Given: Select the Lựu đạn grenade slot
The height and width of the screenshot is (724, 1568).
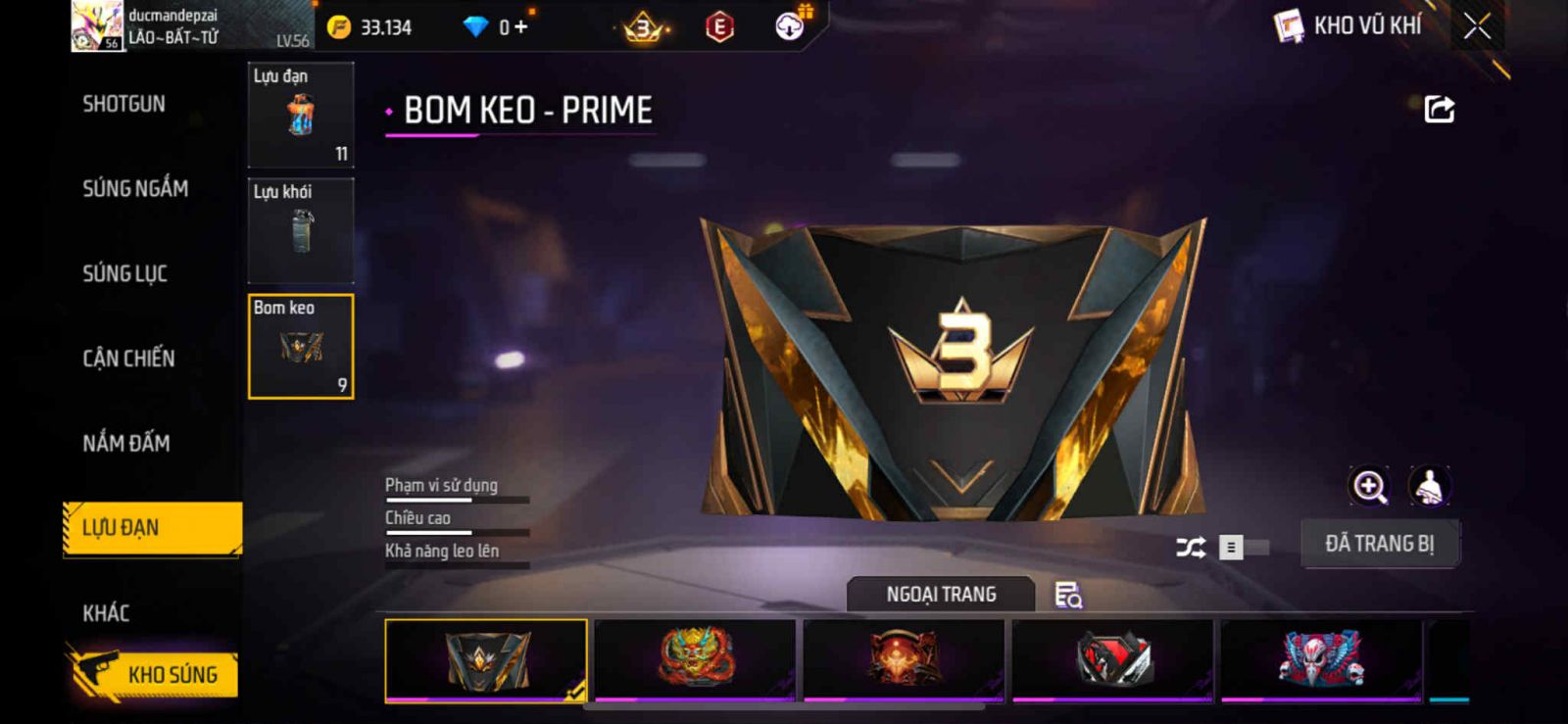Looking at the screenshot, I should 301,116.
